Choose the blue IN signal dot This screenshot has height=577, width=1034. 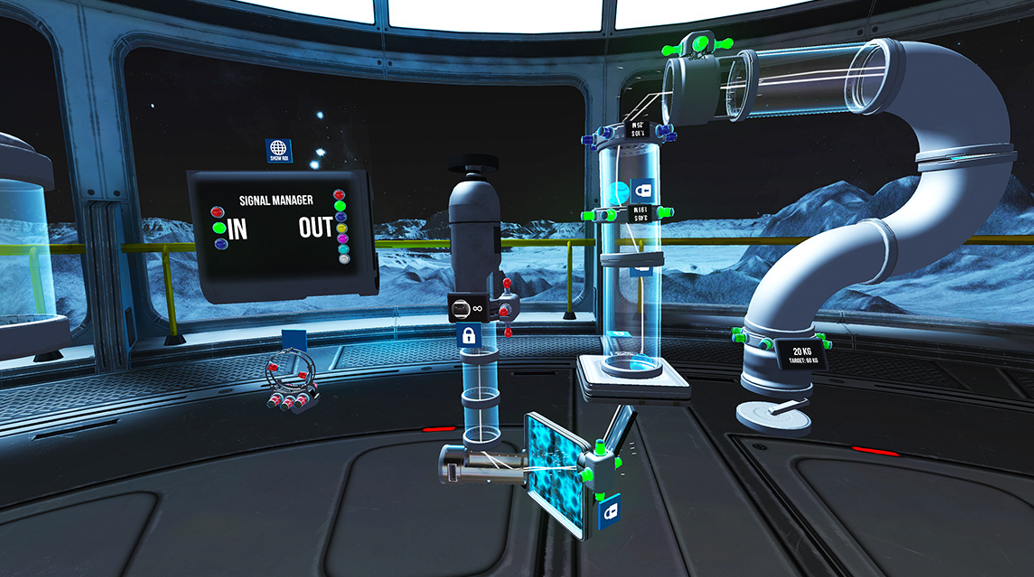tap(220, 243)
